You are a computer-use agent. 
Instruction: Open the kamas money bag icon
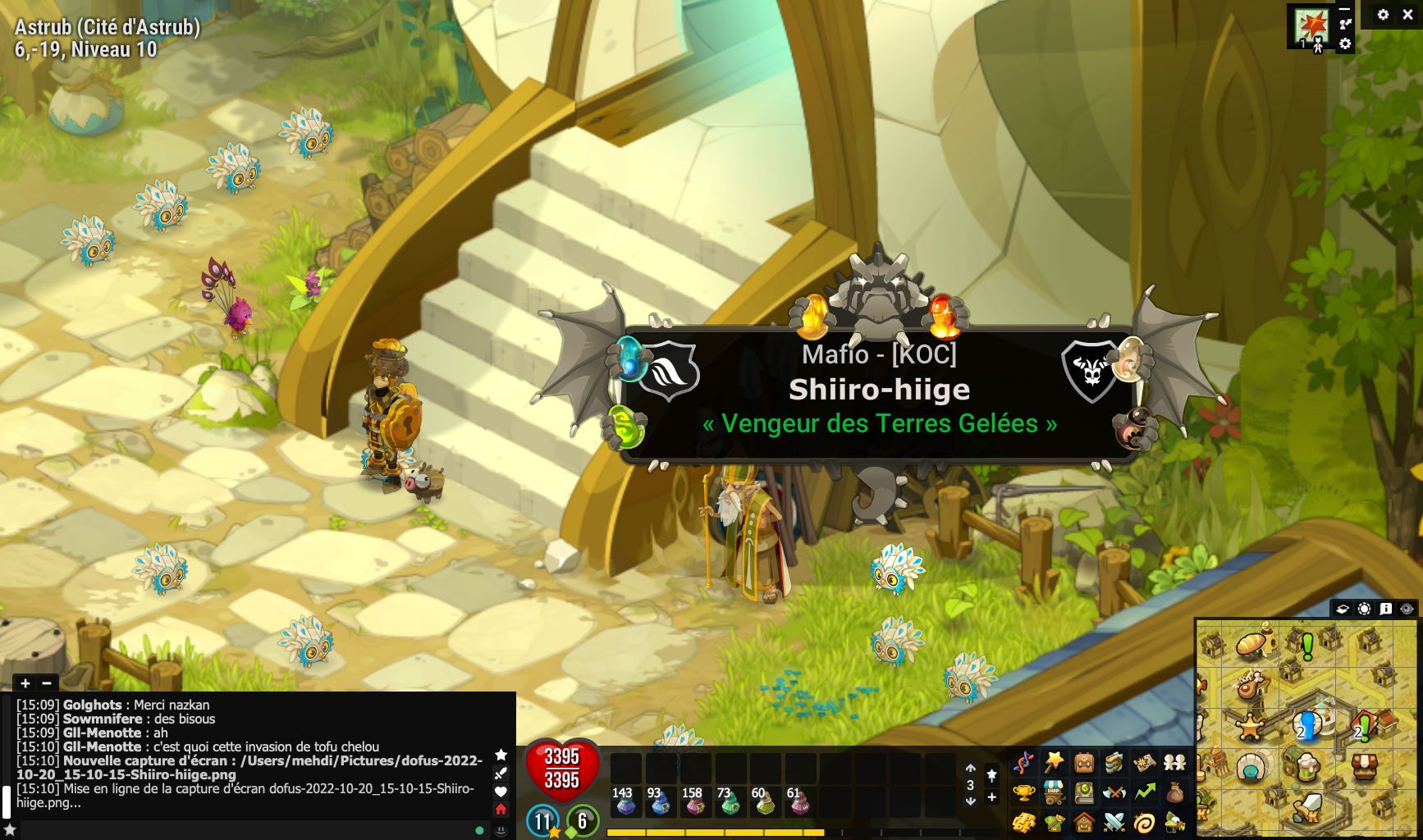coord(1174,792)
